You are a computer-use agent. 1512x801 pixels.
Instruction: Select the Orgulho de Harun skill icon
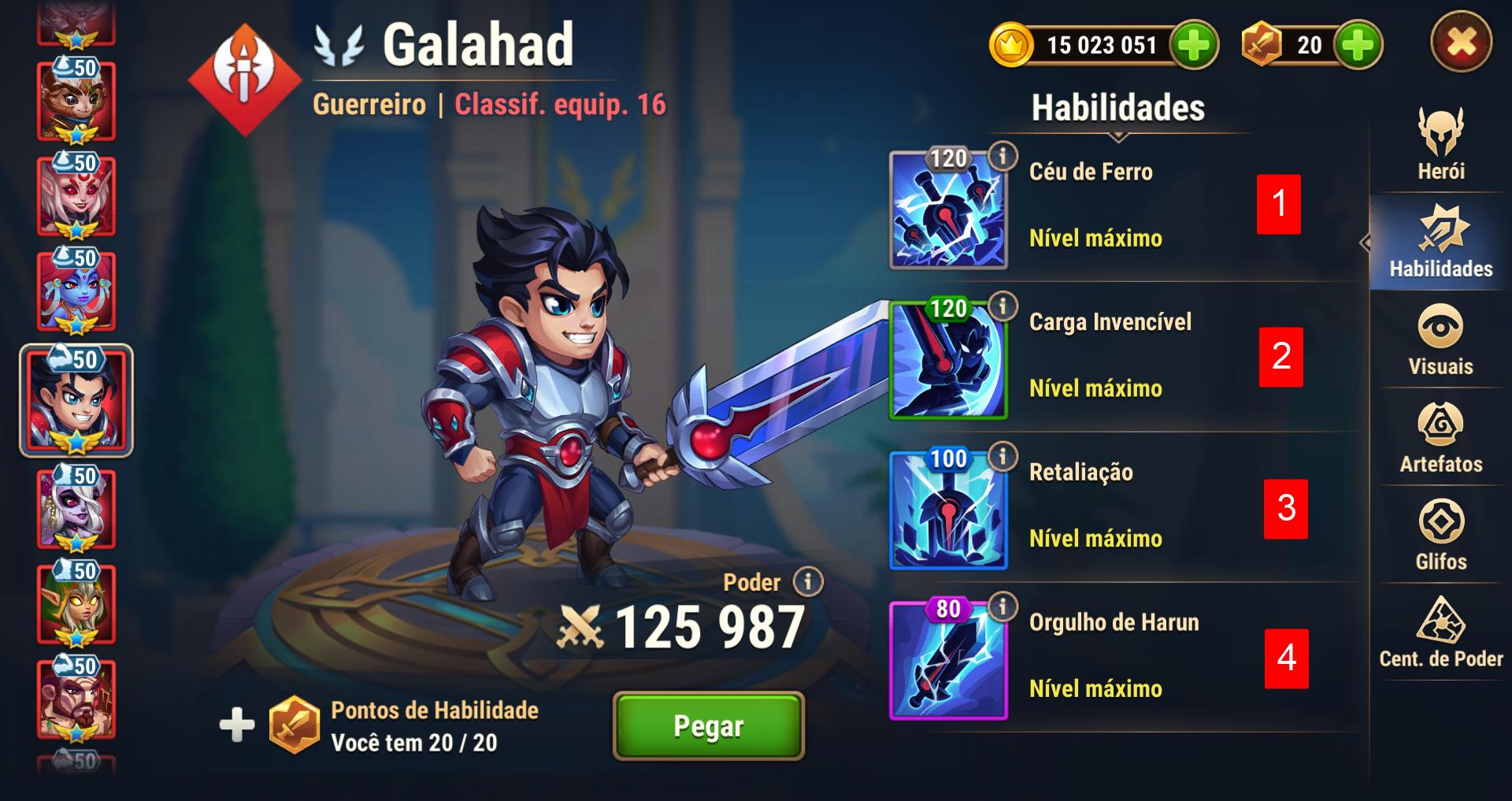(x=948, y=660)
